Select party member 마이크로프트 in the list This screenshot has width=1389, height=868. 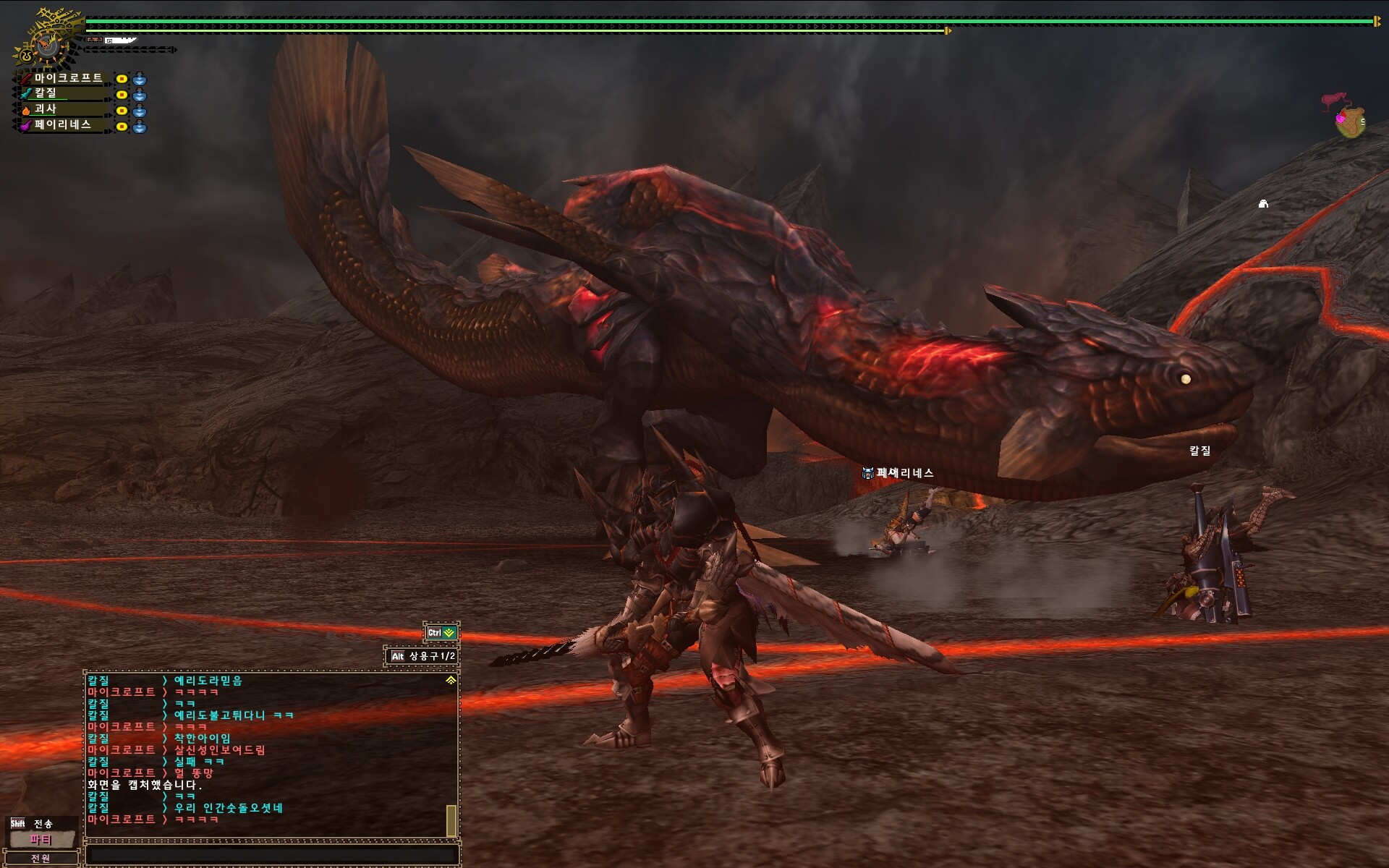point(68,78)
